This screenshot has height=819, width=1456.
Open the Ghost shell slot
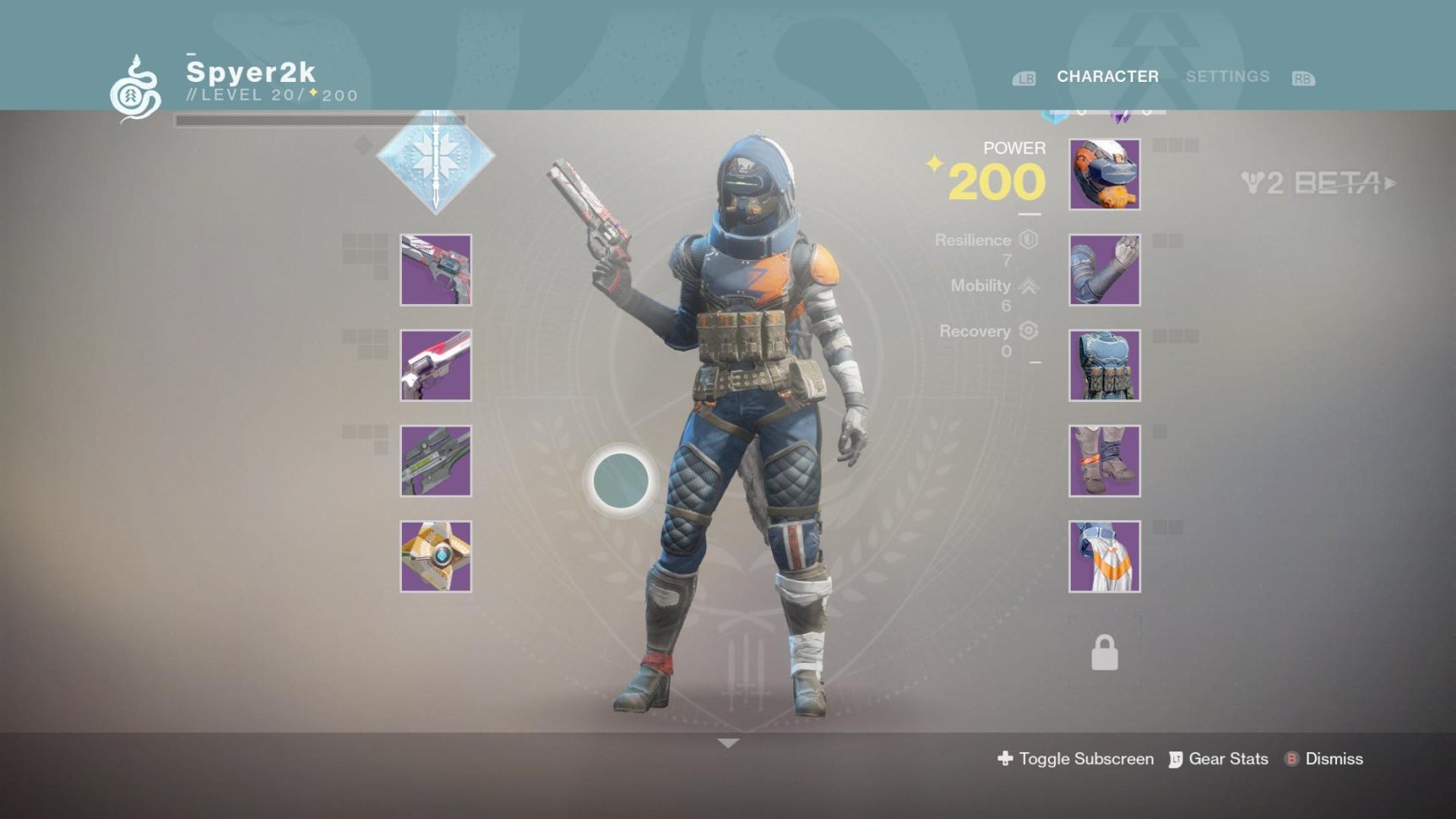coord(436,556)
